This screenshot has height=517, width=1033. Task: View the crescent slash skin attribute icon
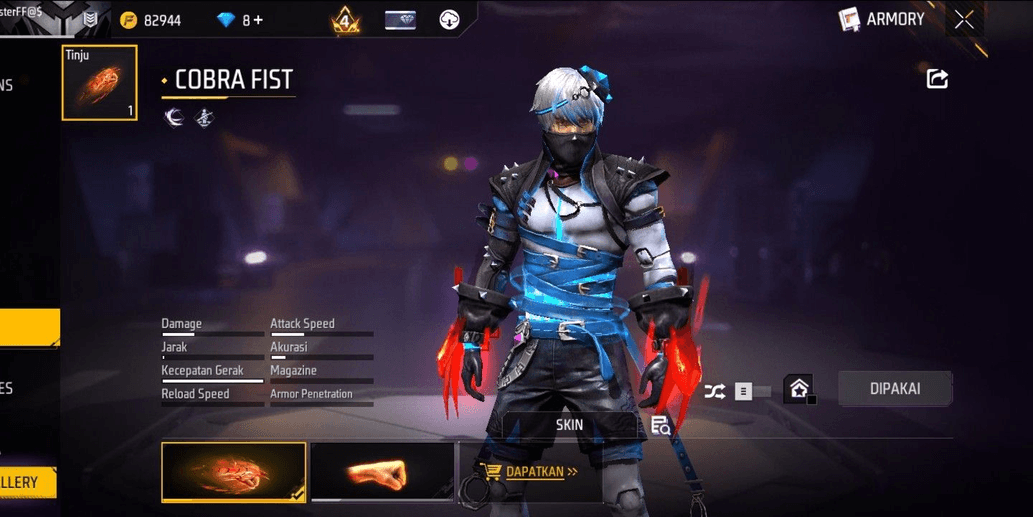point(174,118)
